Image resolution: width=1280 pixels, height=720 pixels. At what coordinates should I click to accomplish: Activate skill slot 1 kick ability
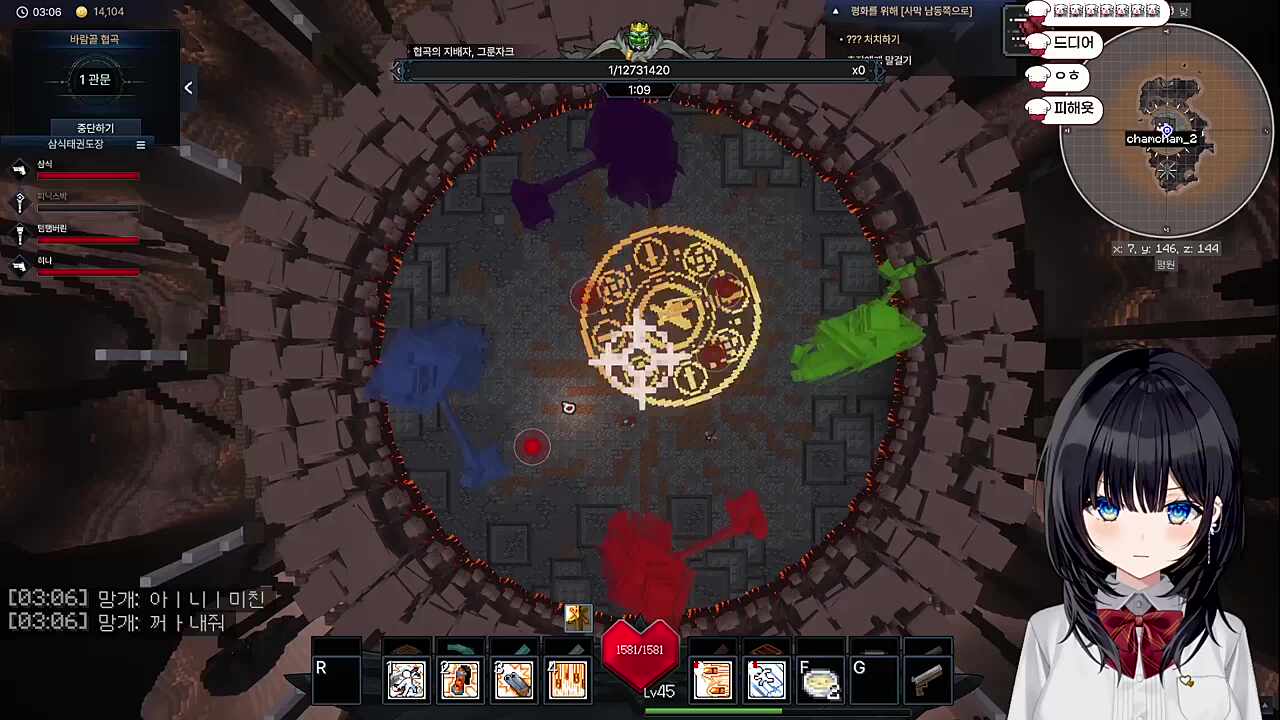click(x=407, y=680)
